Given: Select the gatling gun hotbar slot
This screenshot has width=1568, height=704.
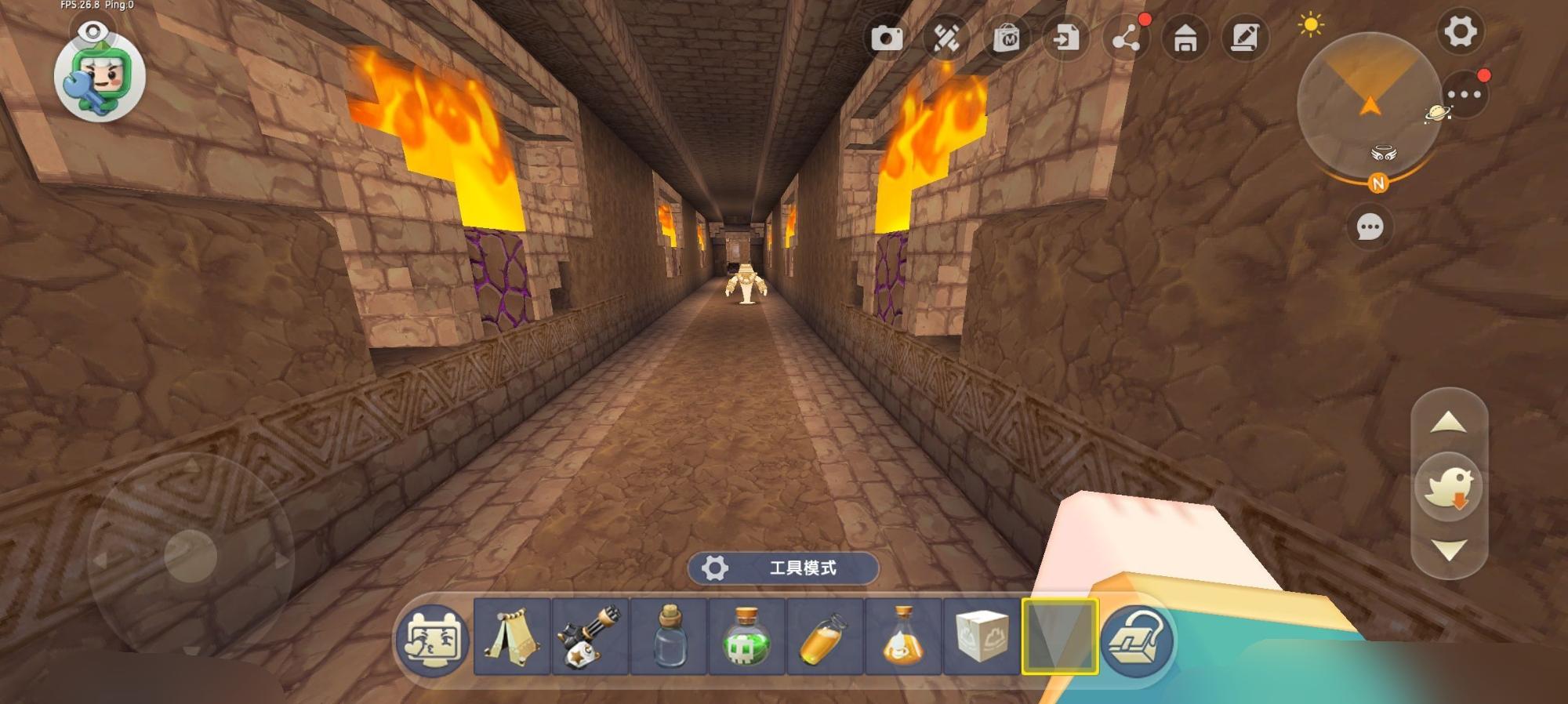Looking at the screenshot, I should pos(590,637).
